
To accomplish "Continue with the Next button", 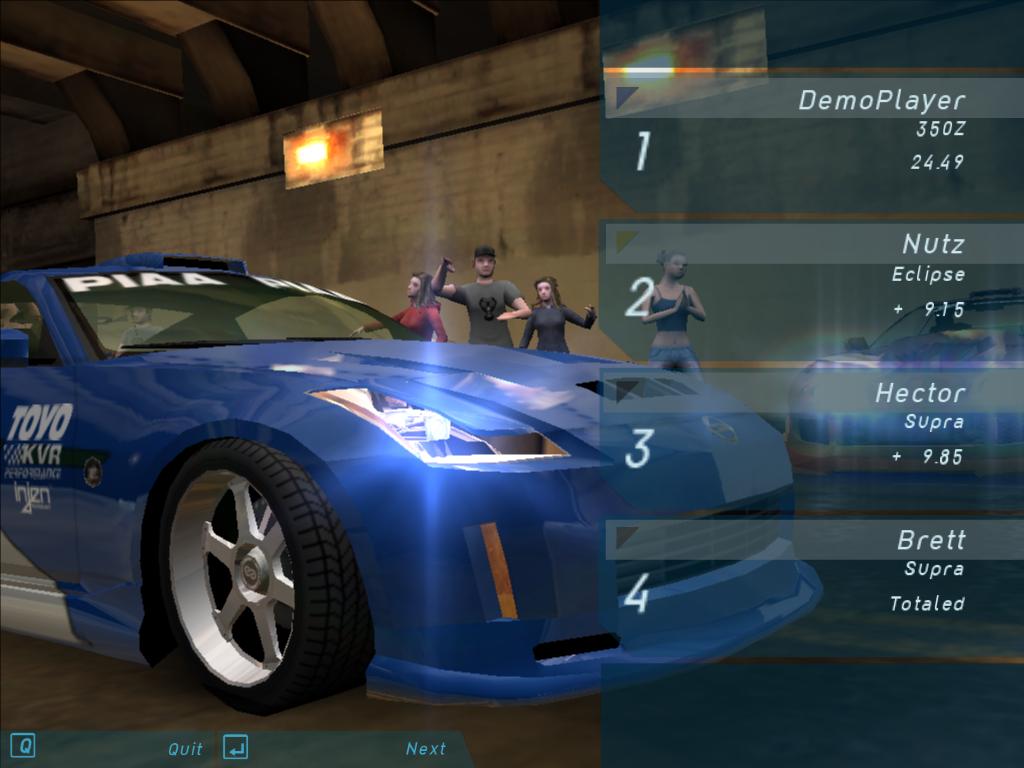I will coord(425,748).
